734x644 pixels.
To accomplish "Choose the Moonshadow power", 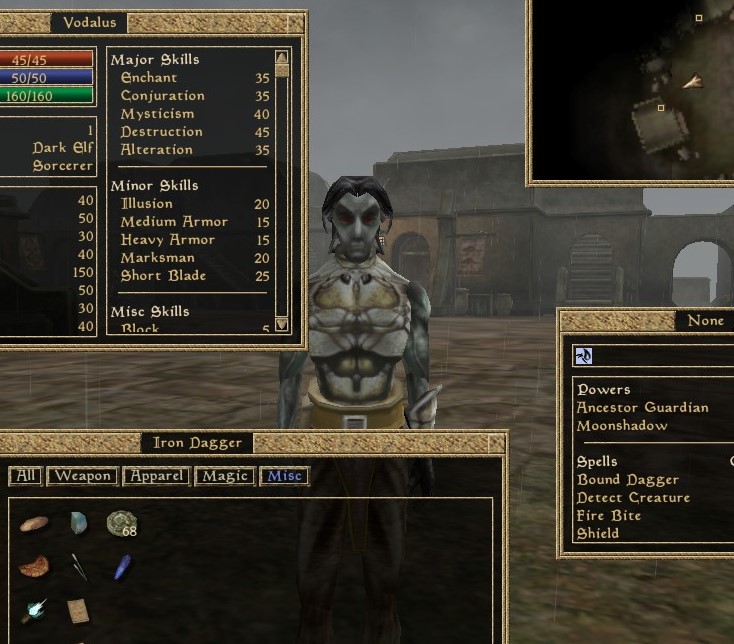I will pyautogui.click(x=622, y=426).
